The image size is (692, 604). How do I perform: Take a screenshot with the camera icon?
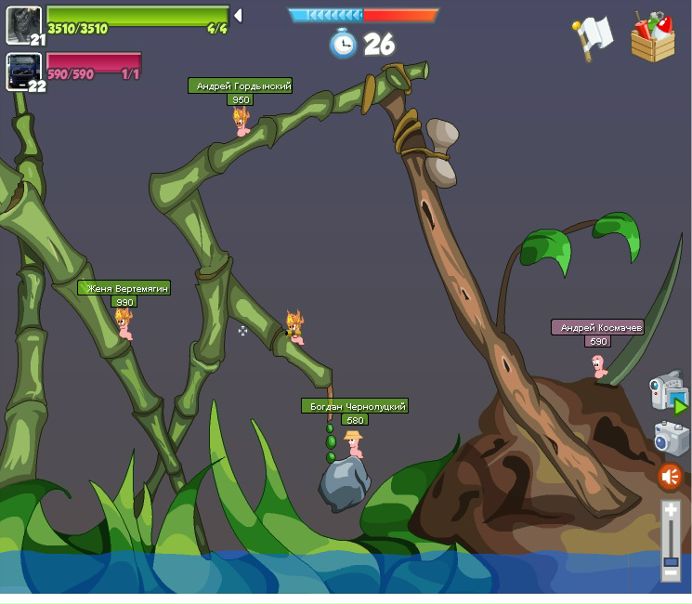(x=670, y=438)
